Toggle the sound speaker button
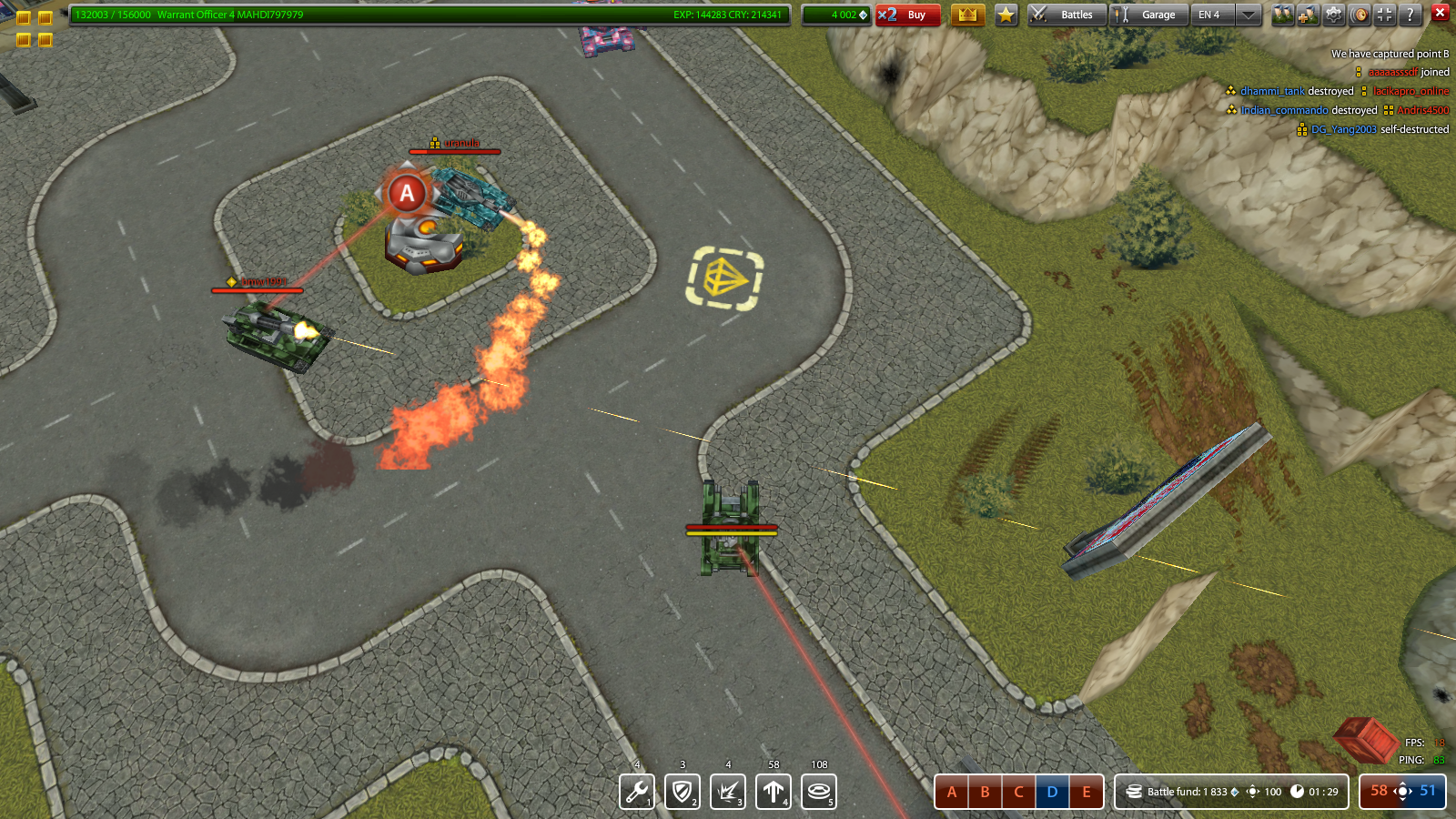The image size is (1456, 819). coord(1360,15)
